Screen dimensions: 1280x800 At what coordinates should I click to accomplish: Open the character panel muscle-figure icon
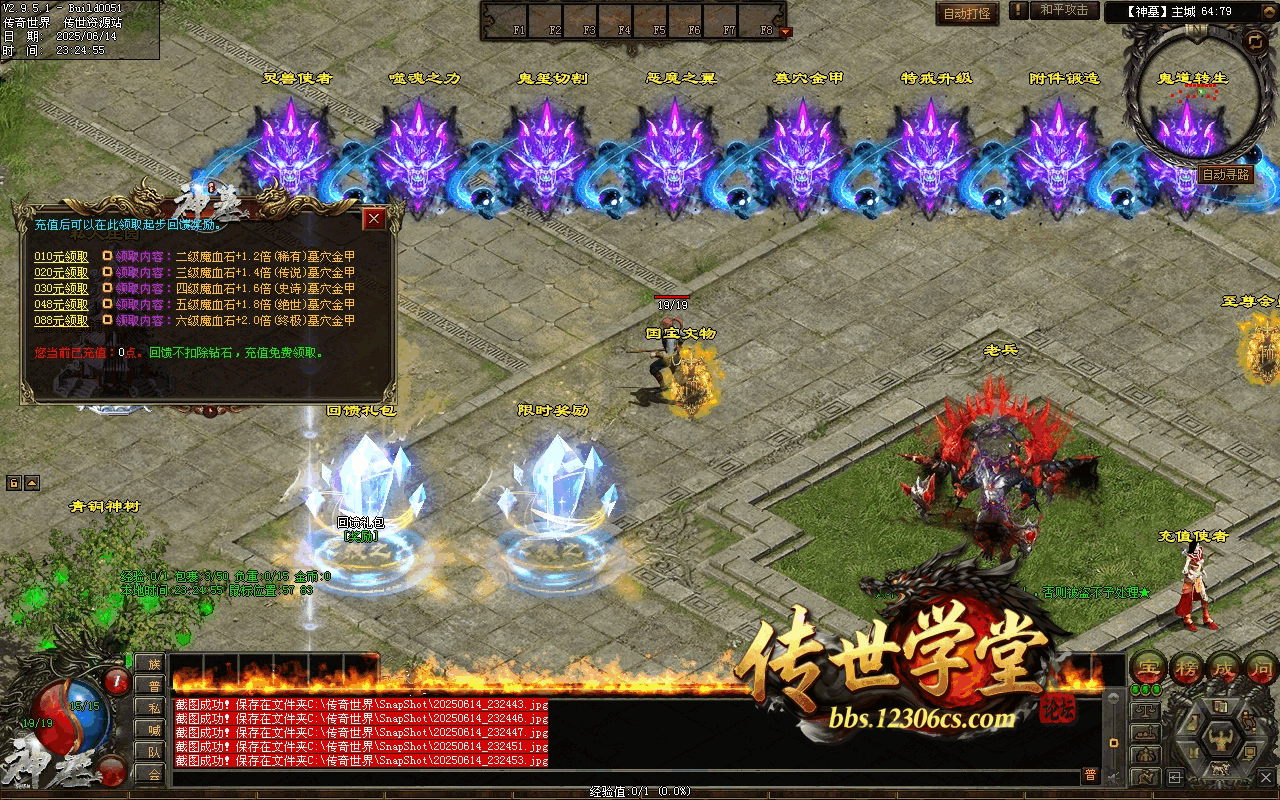pos(1221,741)
